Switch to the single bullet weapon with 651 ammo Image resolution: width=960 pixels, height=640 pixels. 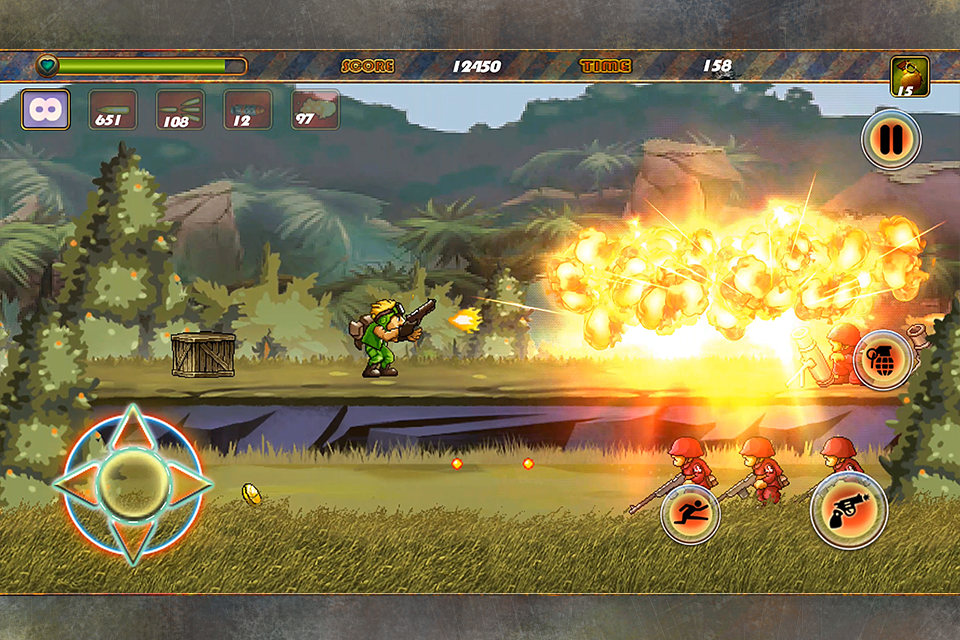(x=113, y=109)
